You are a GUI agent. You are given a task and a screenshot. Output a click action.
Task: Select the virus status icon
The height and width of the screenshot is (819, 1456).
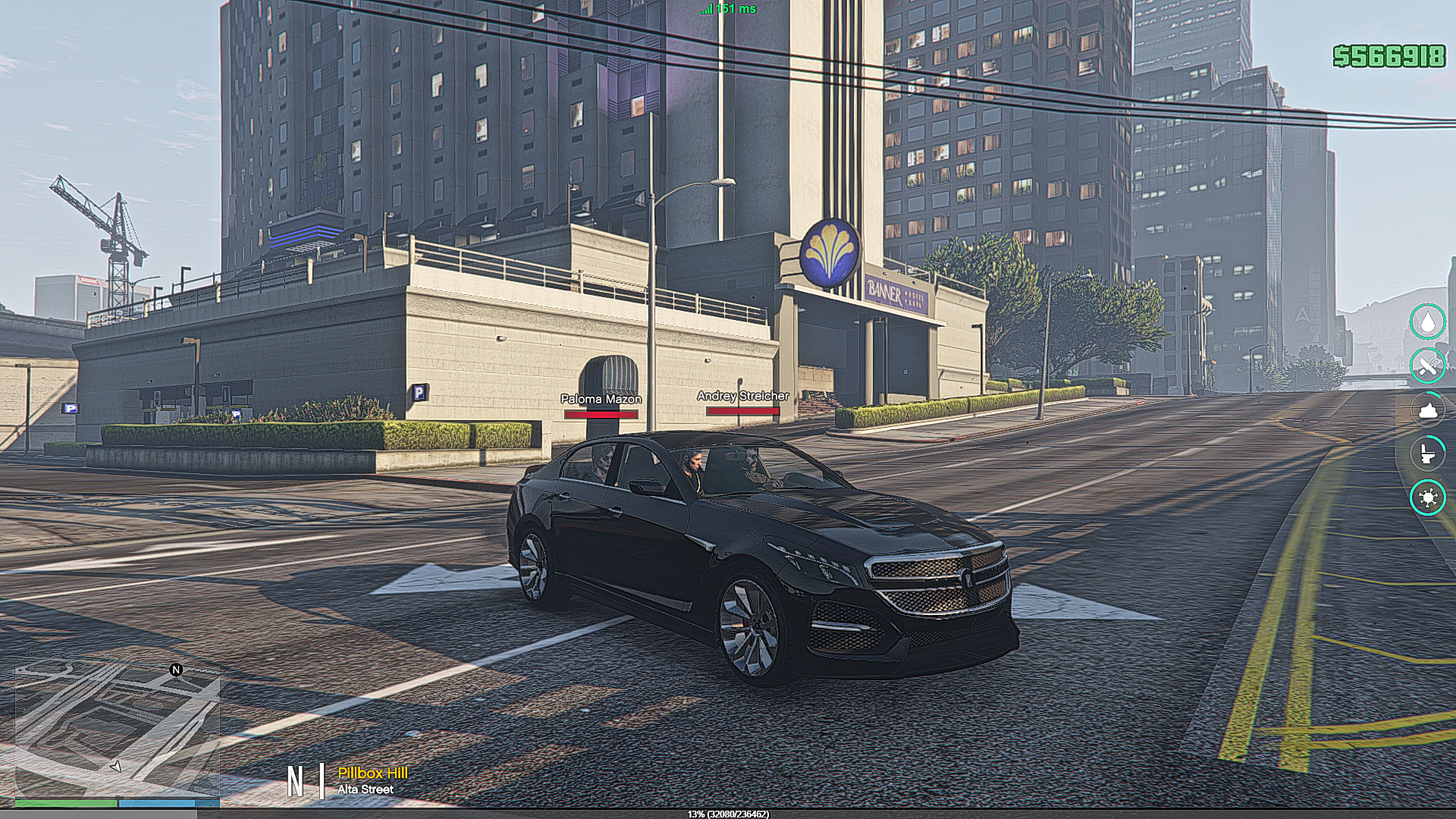click(1427, 498)
